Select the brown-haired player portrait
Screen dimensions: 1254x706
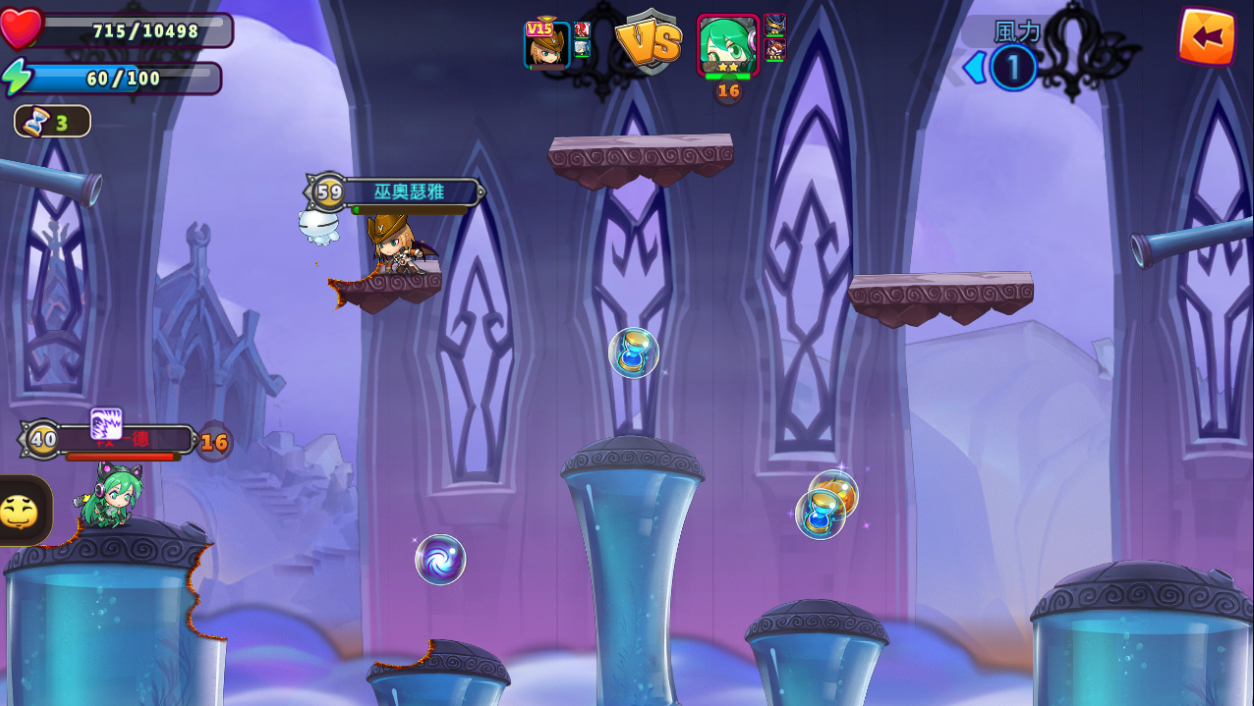click(x=547, y=45)
